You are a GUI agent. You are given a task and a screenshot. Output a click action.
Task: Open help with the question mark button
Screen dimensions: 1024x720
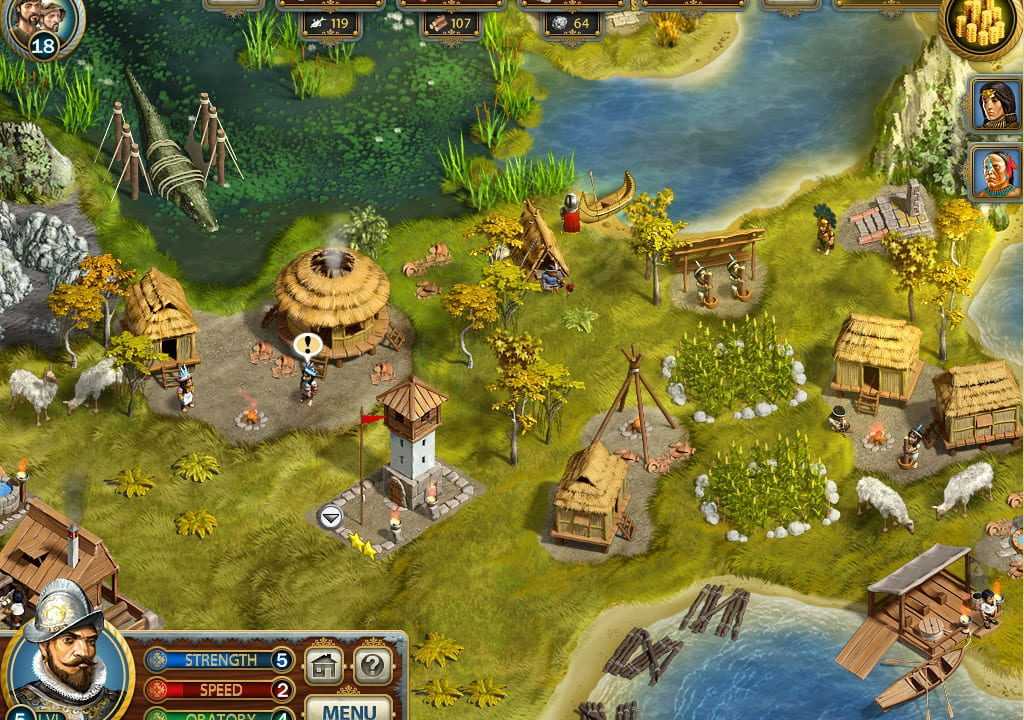372,665
